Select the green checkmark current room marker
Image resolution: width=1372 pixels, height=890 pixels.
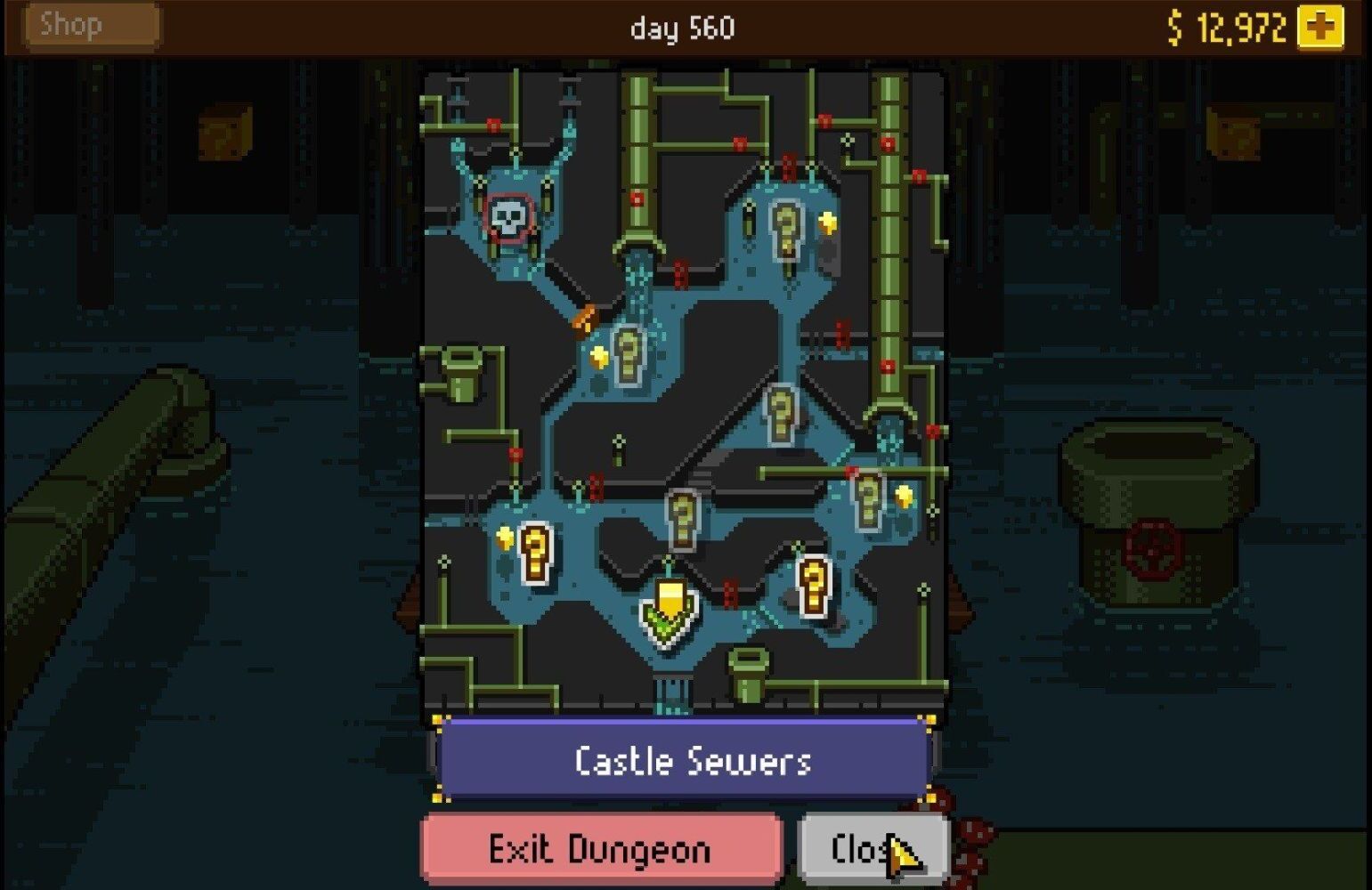(668, 611)
